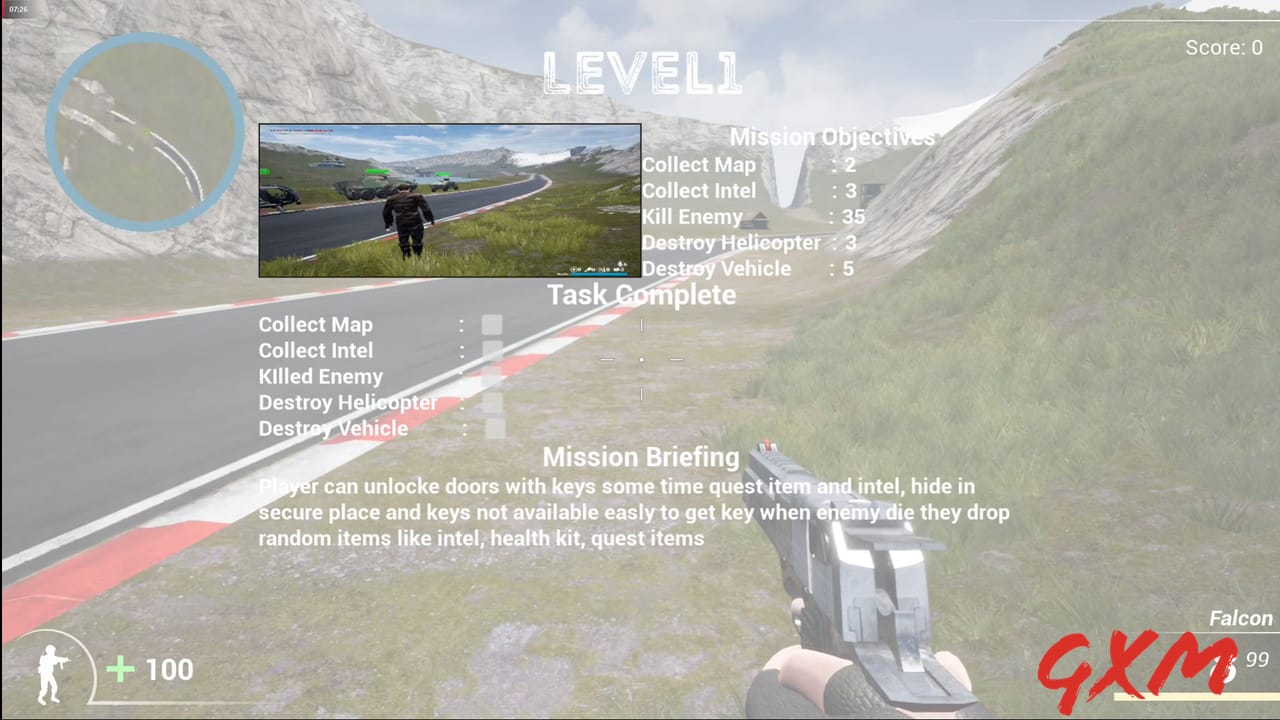Collapse the Task Complete checklist
Screen dimensions: 1280x720
pyautogui.click(x=641, y=294)
